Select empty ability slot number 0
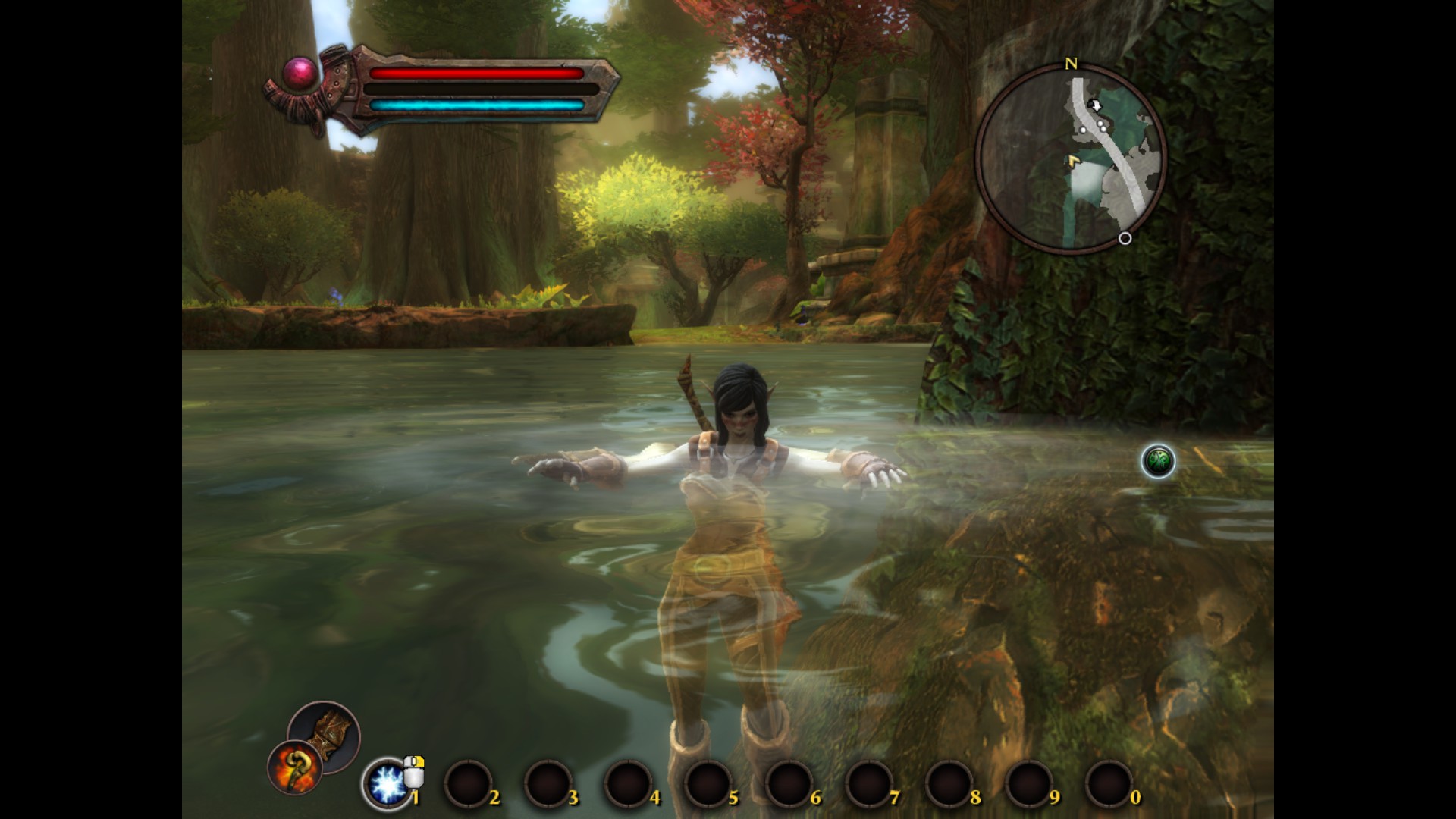1456x819 pixels. pos(1109,784)
